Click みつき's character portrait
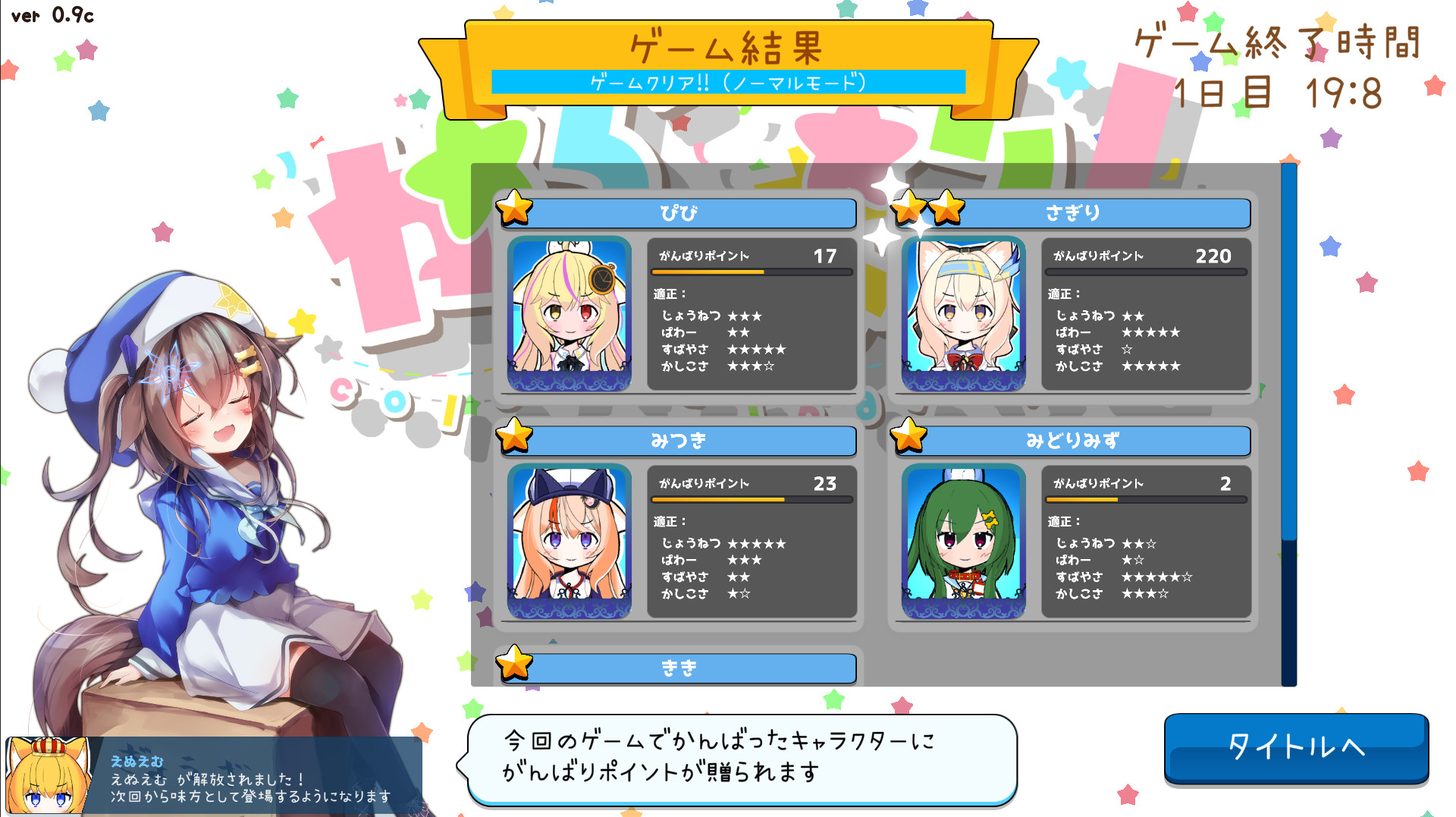The width and height of the screenshot is (1456, 817). click(x=569, y=540)
